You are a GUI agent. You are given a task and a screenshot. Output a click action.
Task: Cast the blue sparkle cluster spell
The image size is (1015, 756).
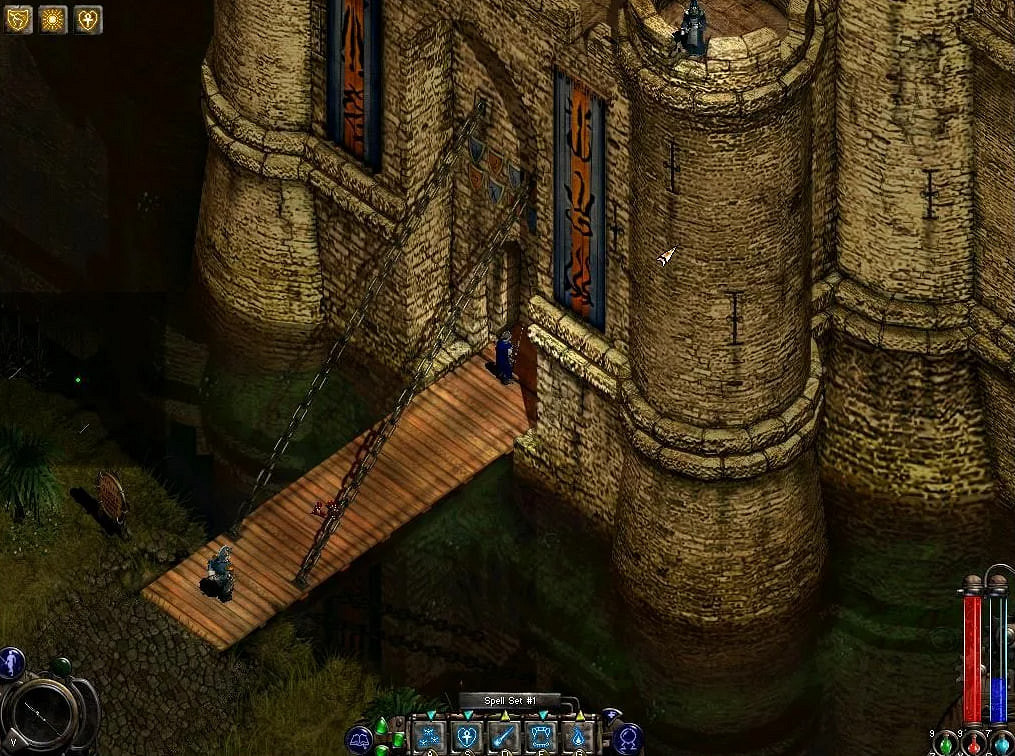(x=429, y=737)
